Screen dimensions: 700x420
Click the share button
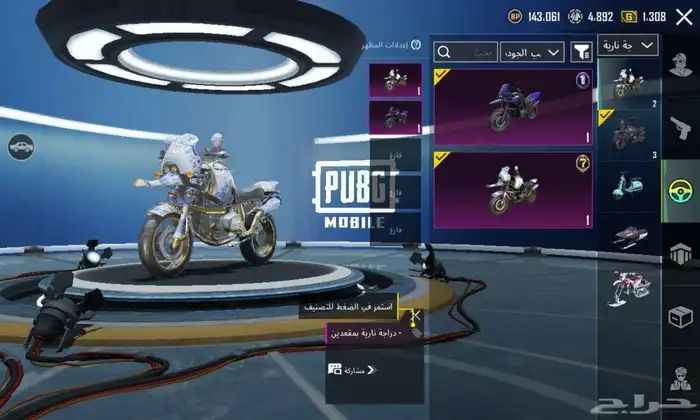(x=351, y=370)
